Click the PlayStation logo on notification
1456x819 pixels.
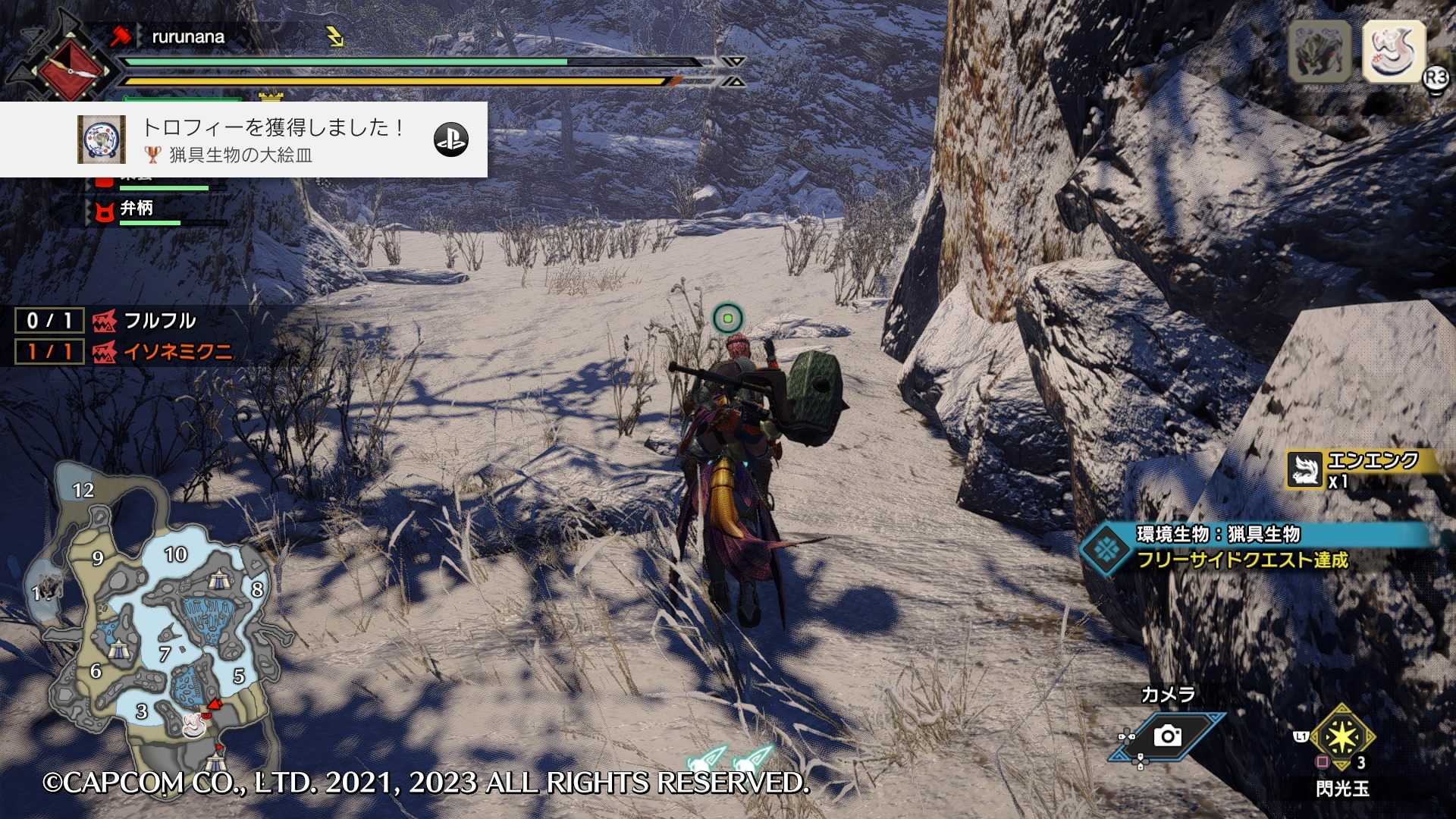click(x=450, y=140)
